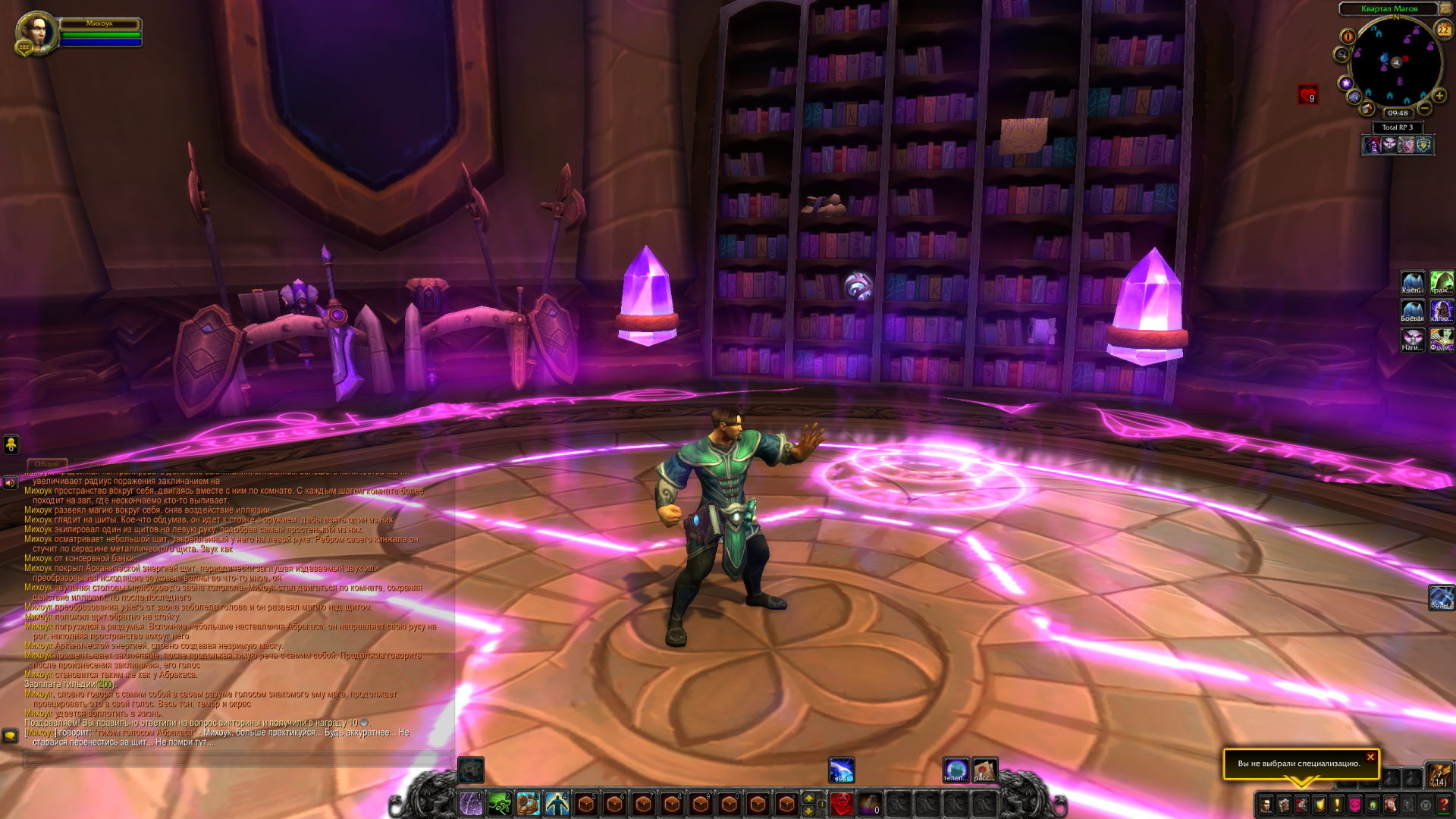
Task: Toggle the minimap tracking magnifier button
Action: point(1341,55)
